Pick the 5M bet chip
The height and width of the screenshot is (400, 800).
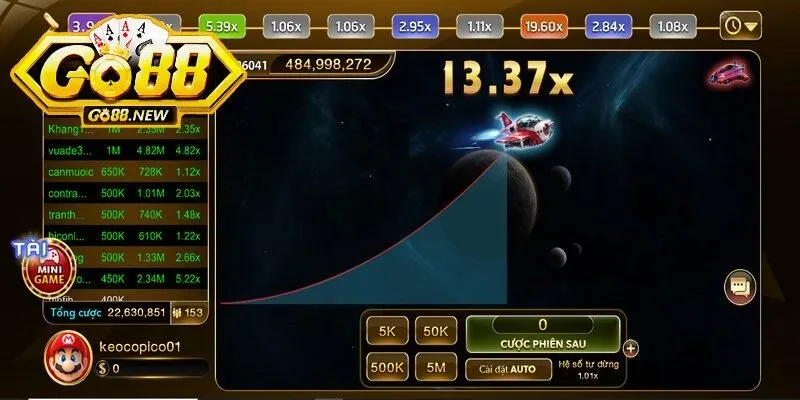coord(436,367)
